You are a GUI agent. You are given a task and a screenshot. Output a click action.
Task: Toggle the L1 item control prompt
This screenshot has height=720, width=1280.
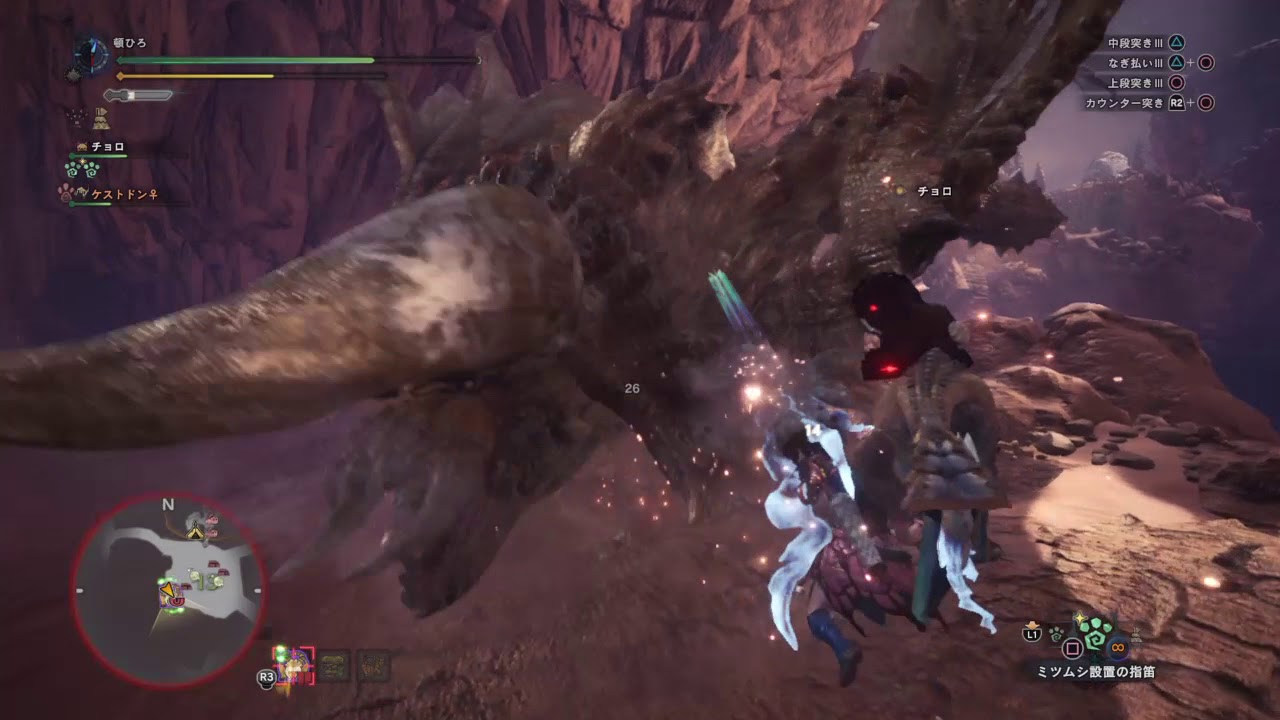1032,633
